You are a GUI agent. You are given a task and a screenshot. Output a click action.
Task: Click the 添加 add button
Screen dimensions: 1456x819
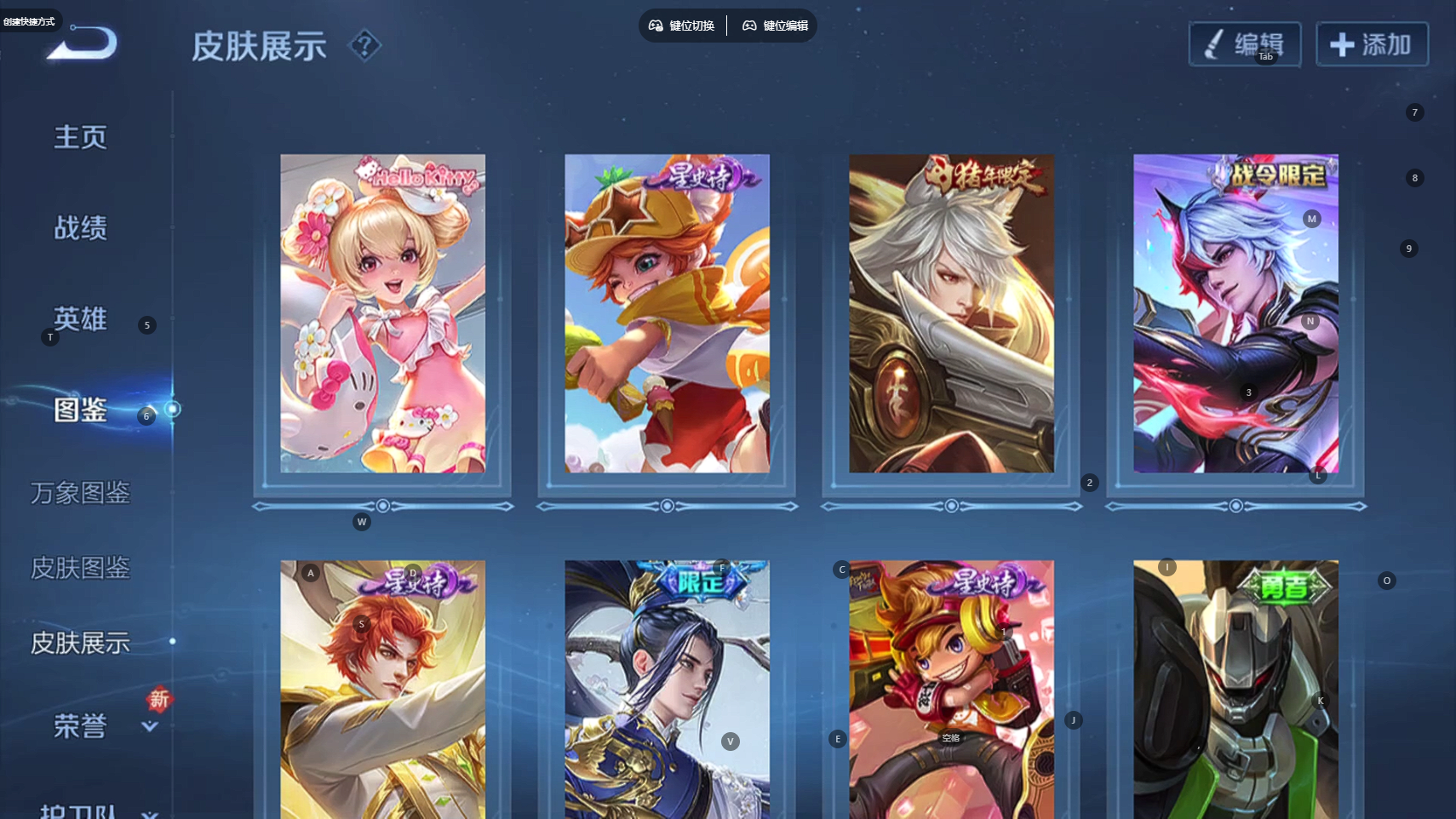(1372, 44)
